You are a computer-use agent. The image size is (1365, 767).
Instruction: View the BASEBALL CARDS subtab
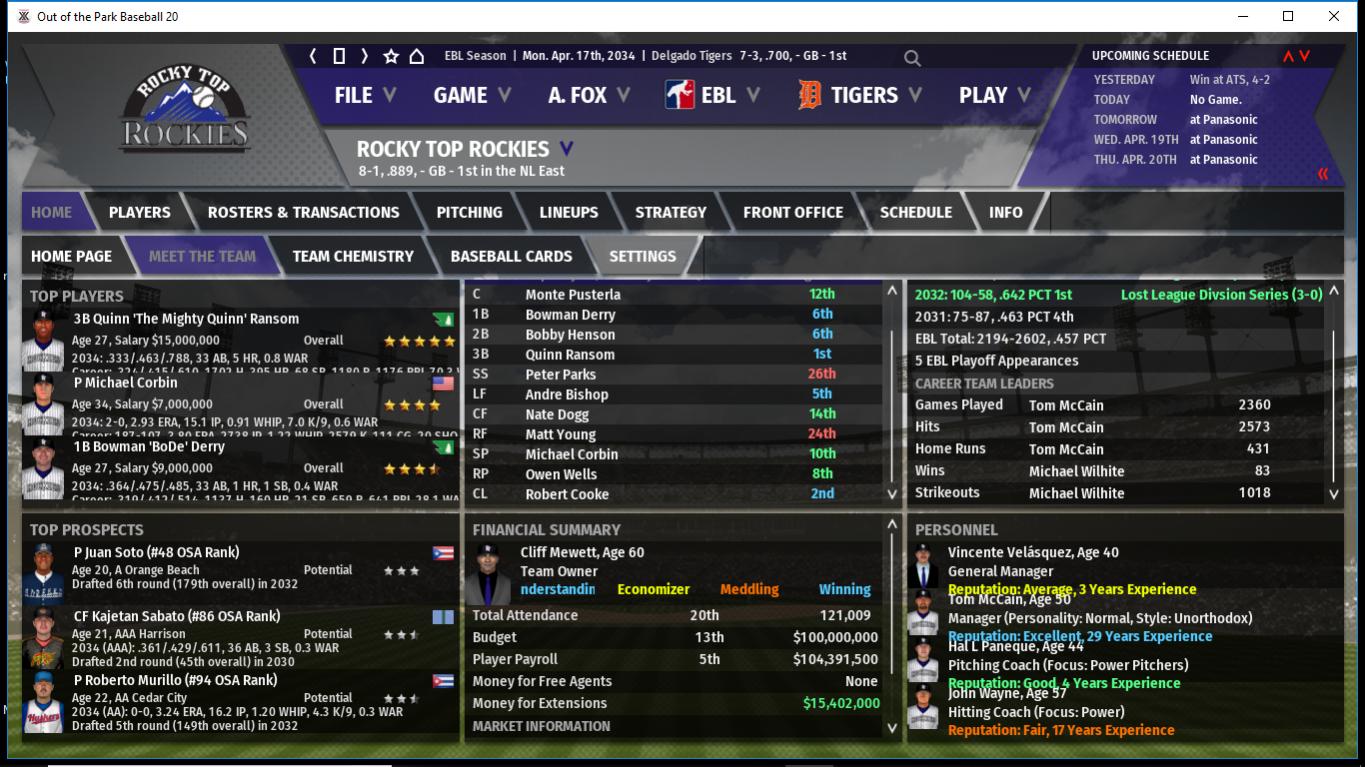pyautogui.click(x=511, y=256)
